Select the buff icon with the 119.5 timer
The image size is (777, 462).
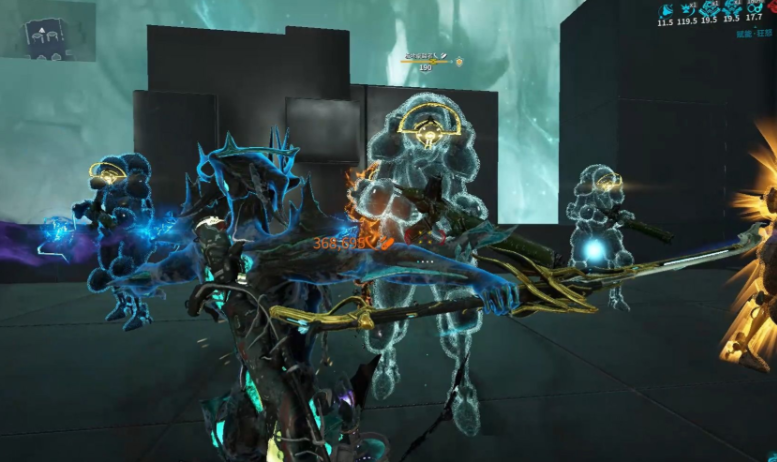[688, 8]
